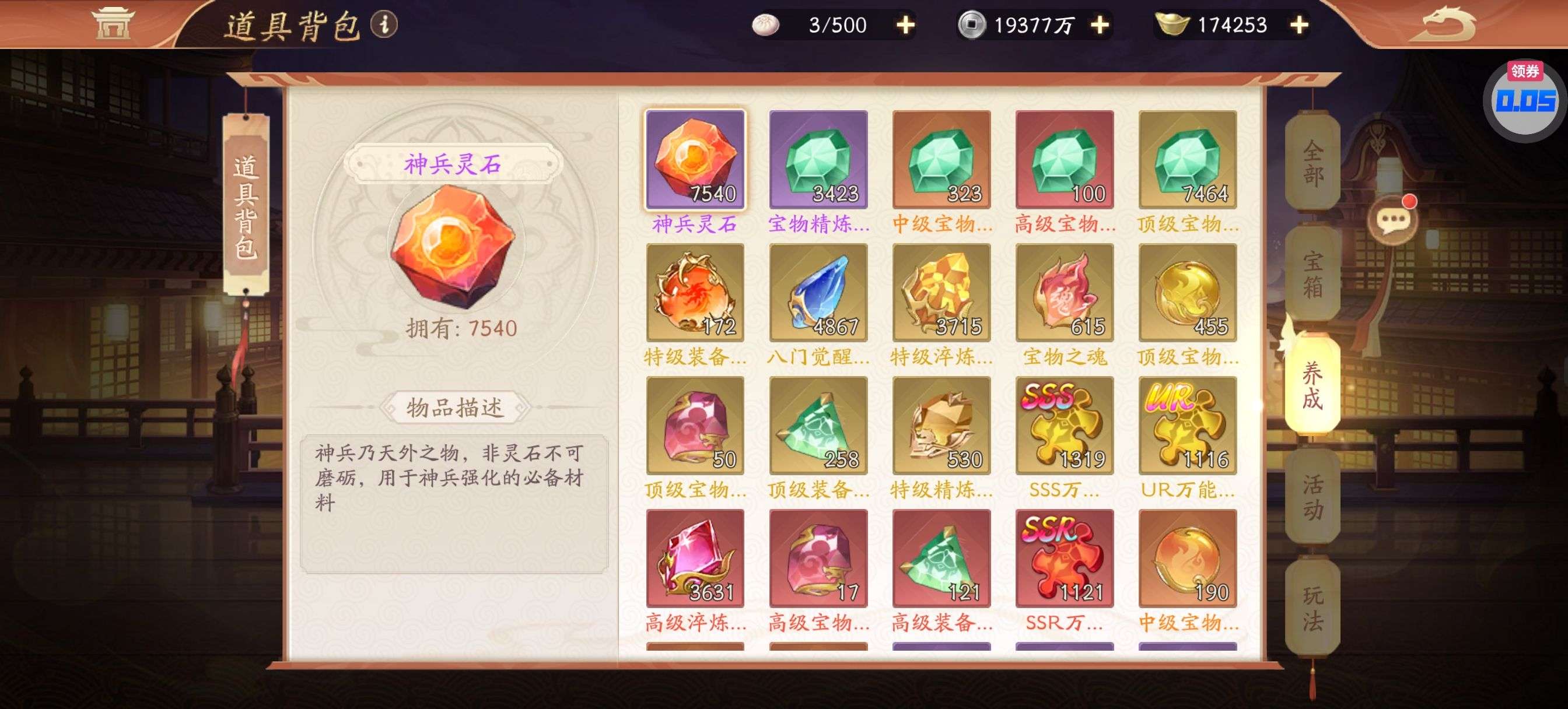Image resolution: width=1568 pixels, height=709 pixels.
Task: Select the SSR red puzzle piece
Action: click(x=1064, y=558)
